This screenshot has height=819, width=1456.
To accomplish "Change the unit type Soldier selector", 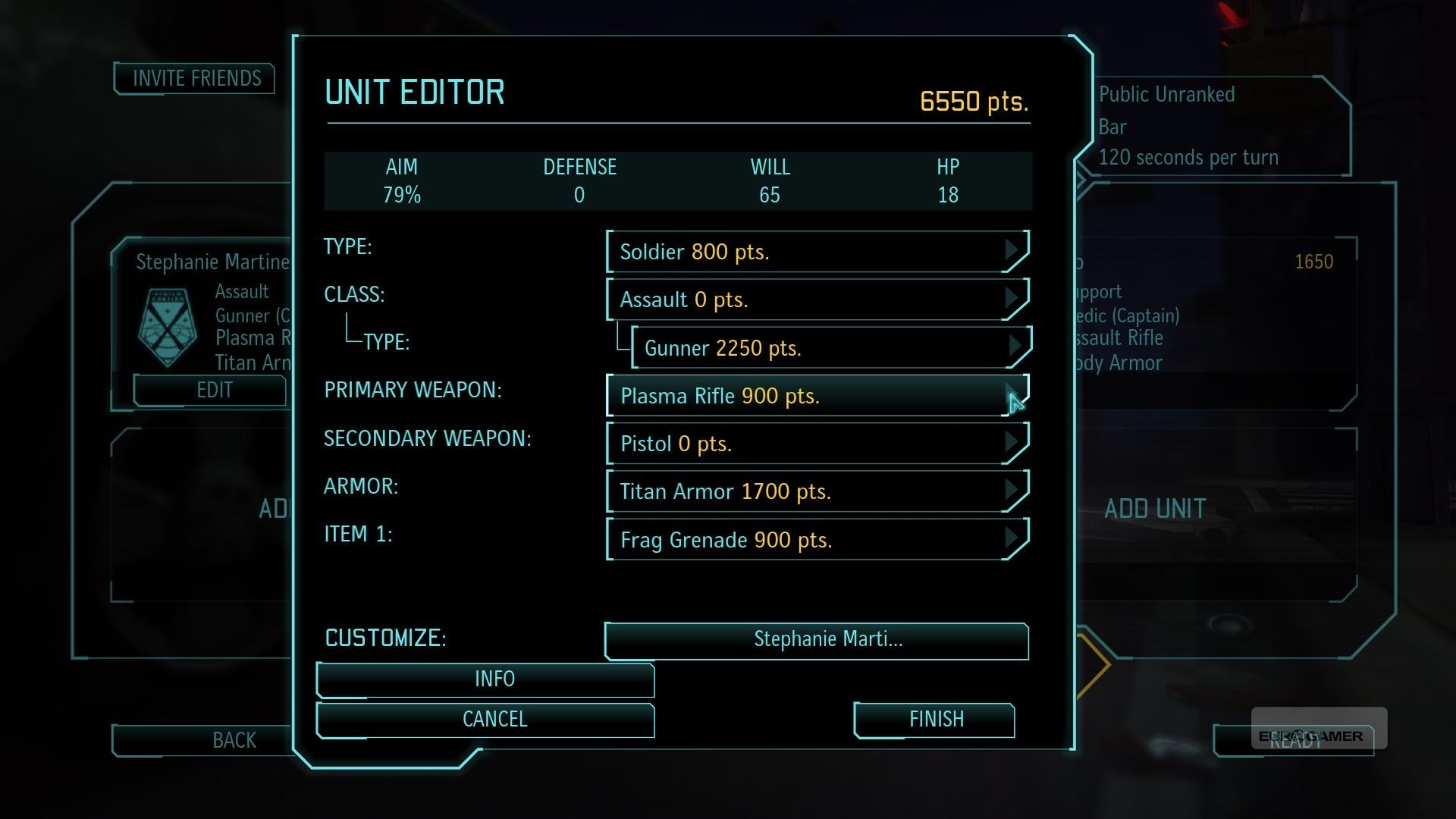I will [817, 252].
